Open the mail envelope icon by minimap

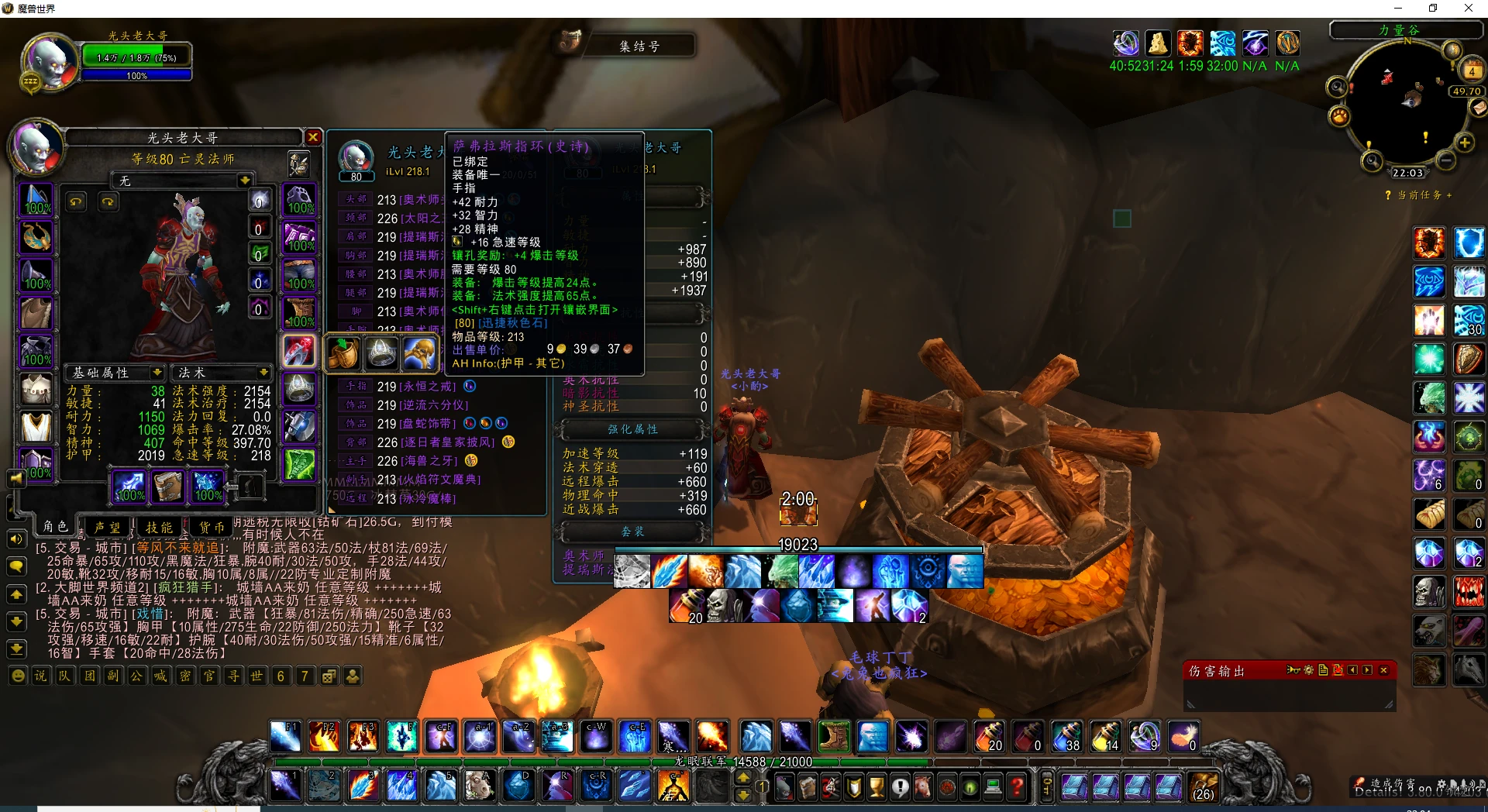(x=1479, y=108)
